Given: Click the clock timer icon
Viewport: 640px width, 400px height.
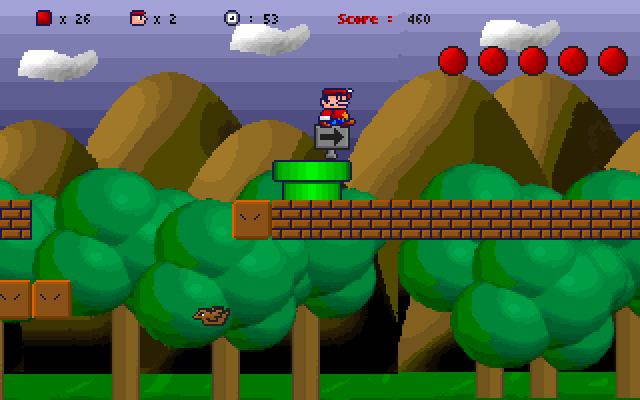Looking at the screenshot, I should click(x=232, y=17).
